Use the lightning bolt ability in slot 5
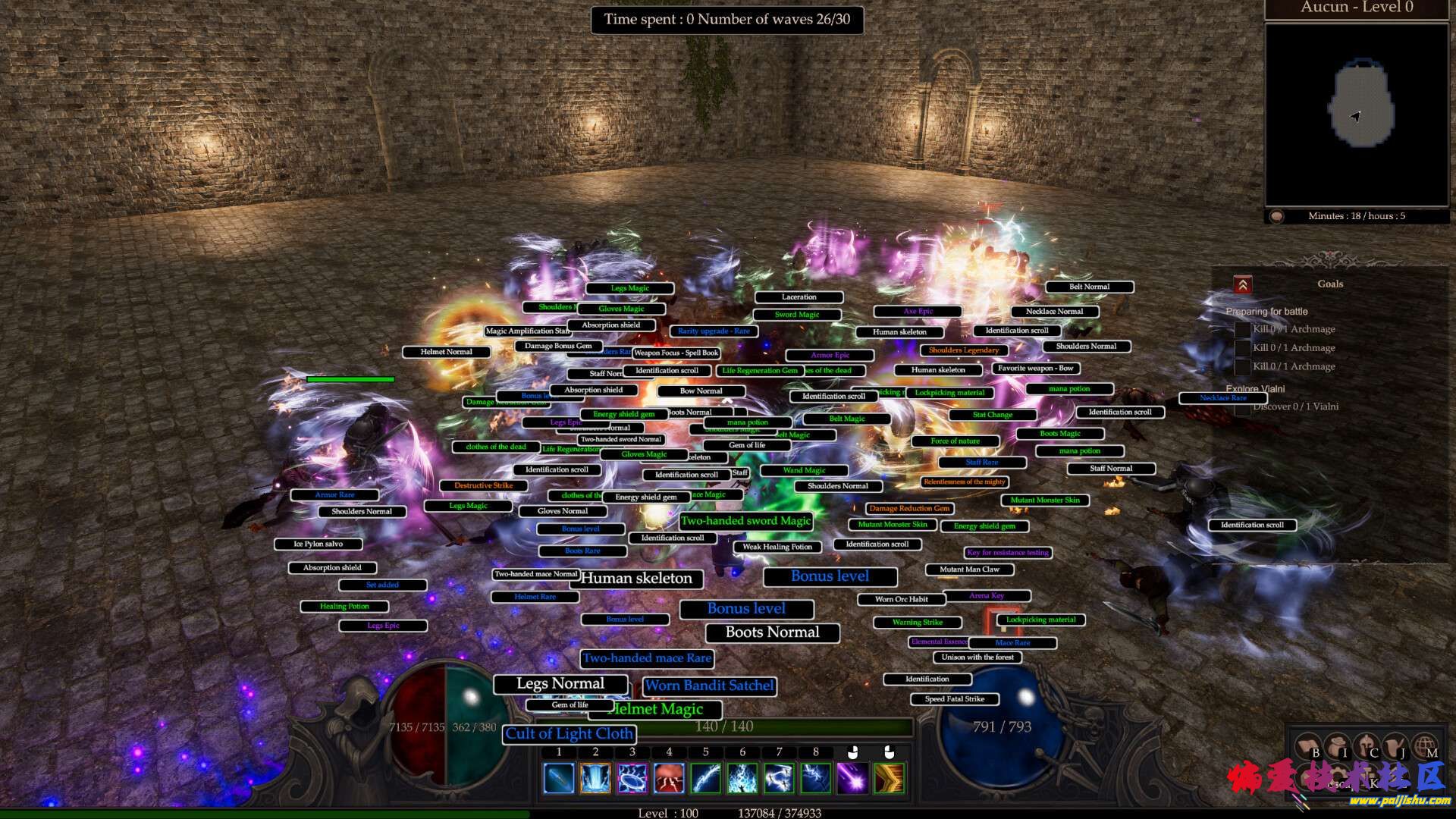 (x=704, y=777)
